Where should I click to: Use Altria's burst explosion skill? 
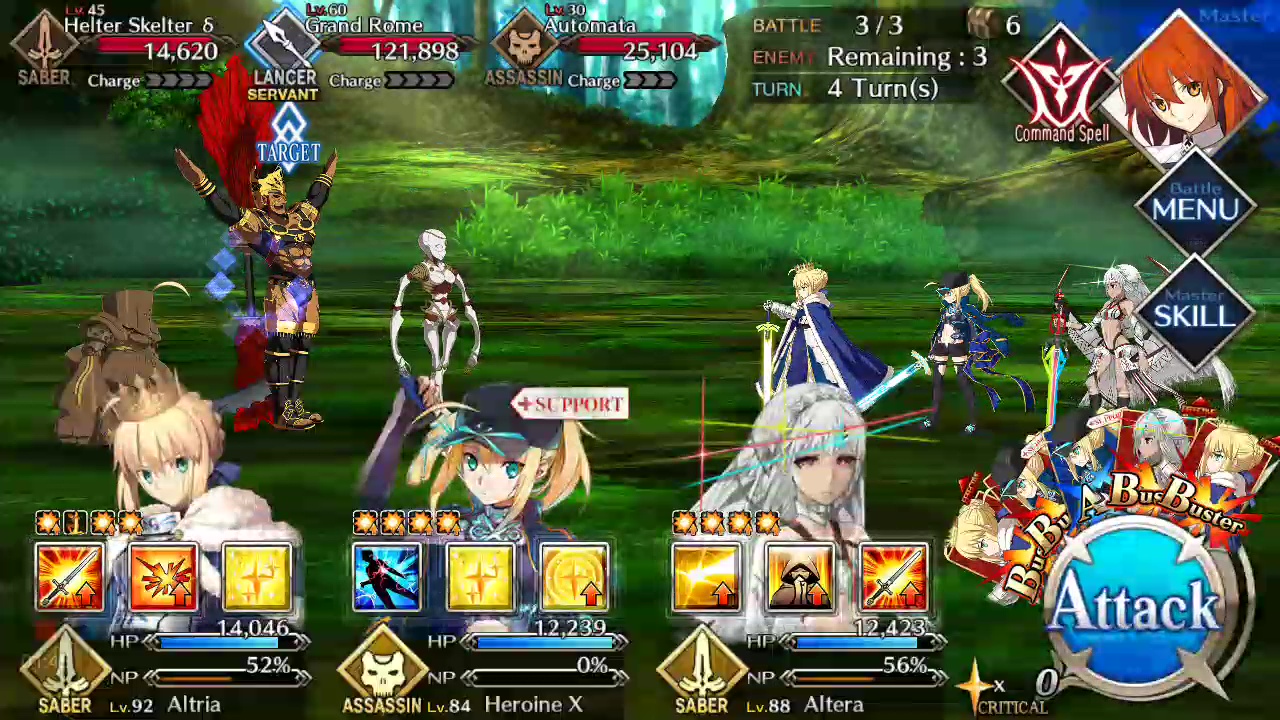tap(163, 577)
